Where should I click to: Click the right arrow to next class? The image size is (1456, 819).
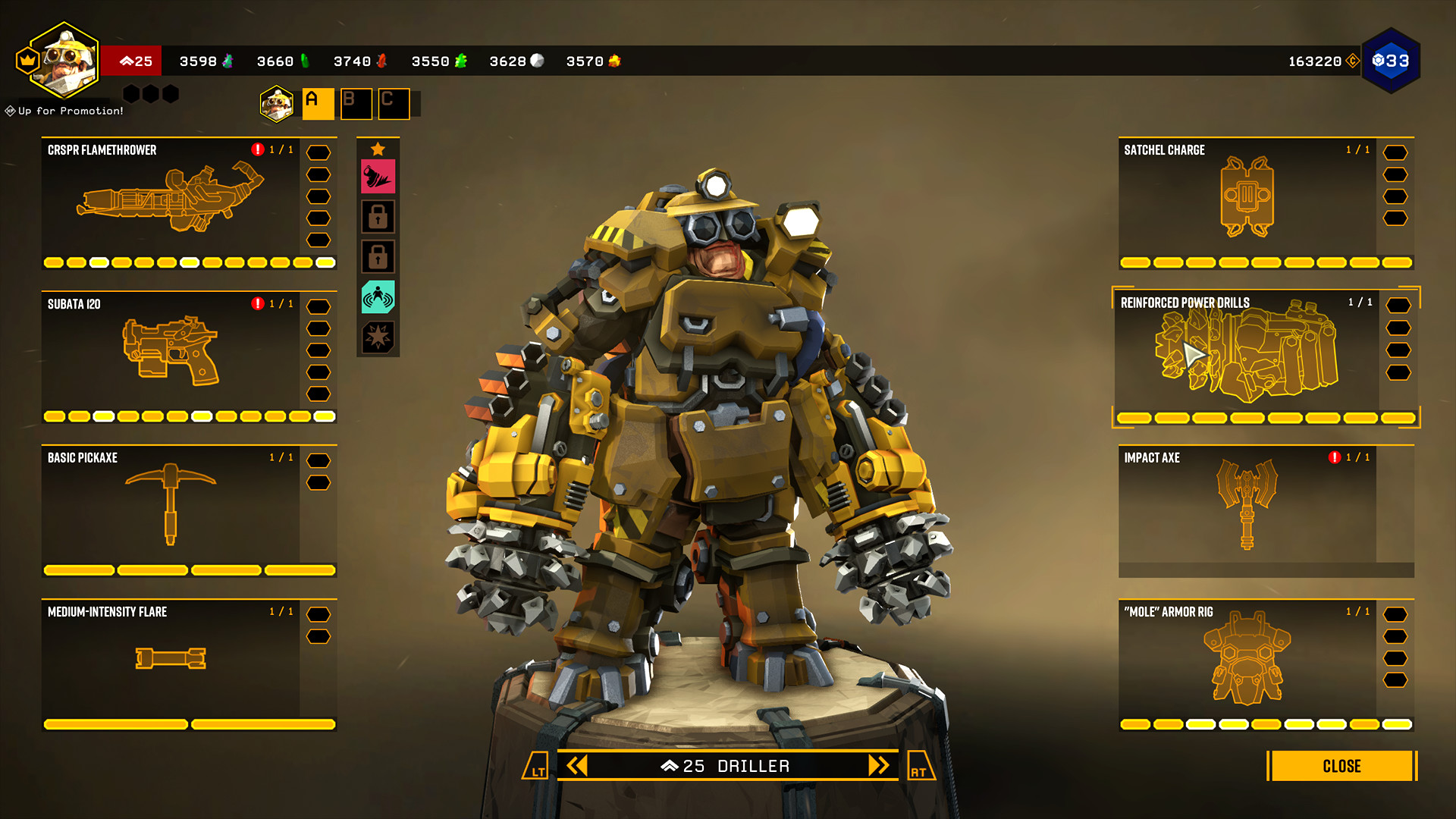pos(877,766)
